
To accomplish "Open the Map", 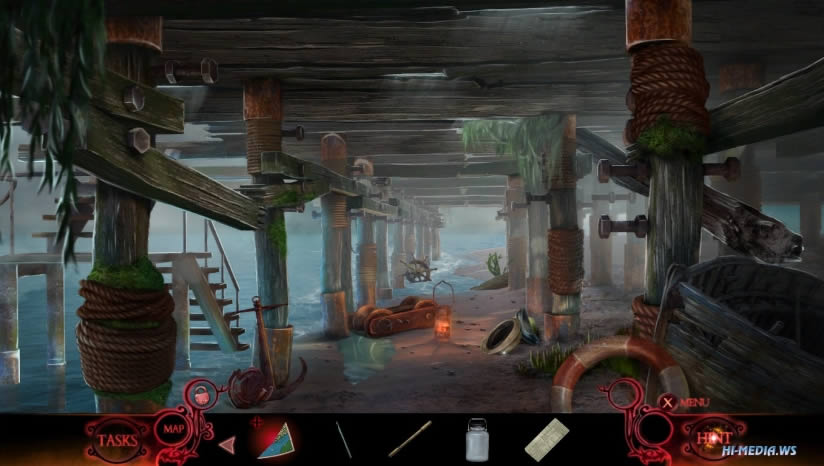I will pyautogui.click(x=168, y=430).
